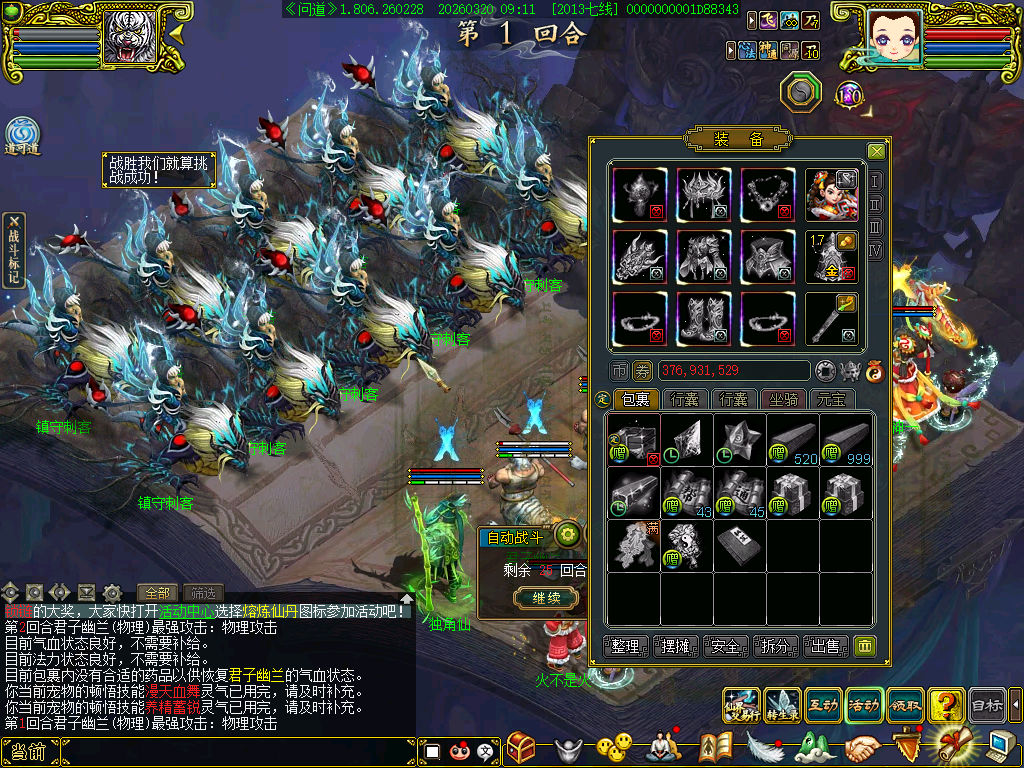1024x768 pixels.
Task: Click the 整理 sort button
Action: coord(626,646)
